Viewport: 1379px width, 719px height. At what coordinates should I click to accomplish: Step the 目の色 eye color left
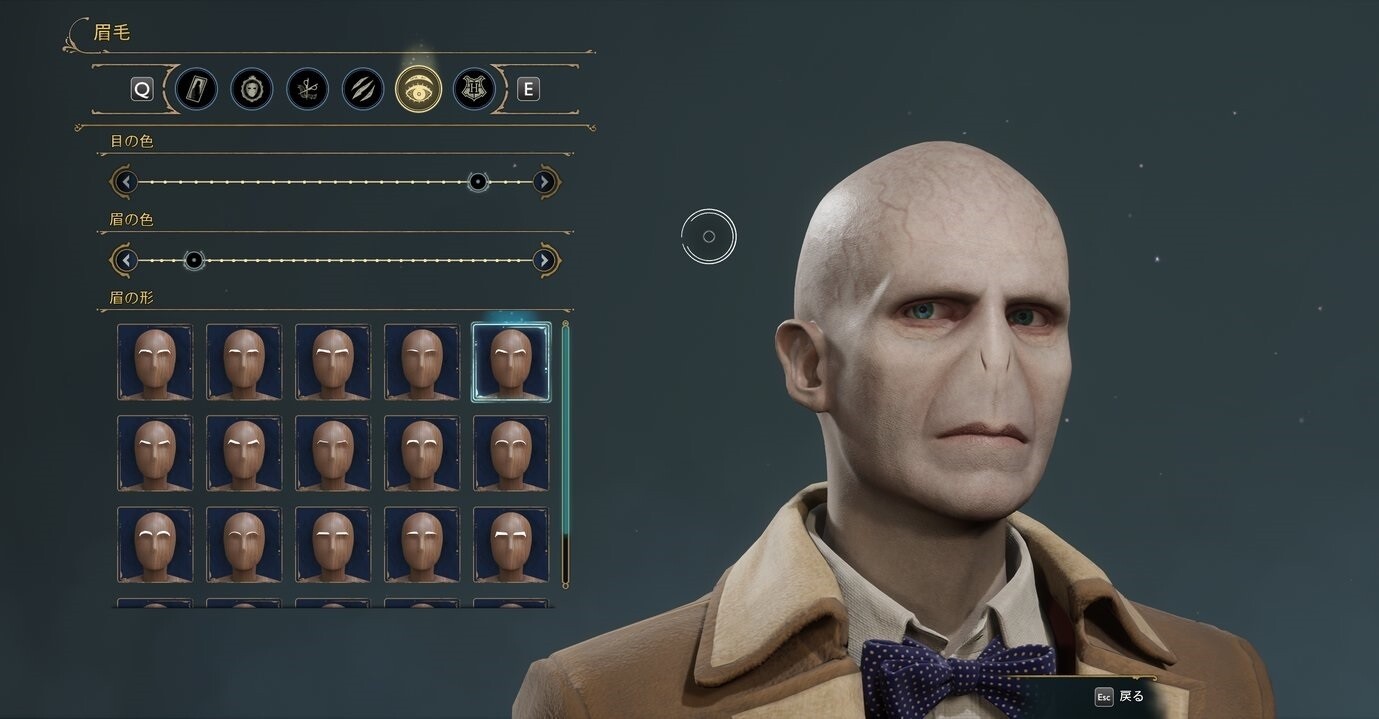(125, 182)
